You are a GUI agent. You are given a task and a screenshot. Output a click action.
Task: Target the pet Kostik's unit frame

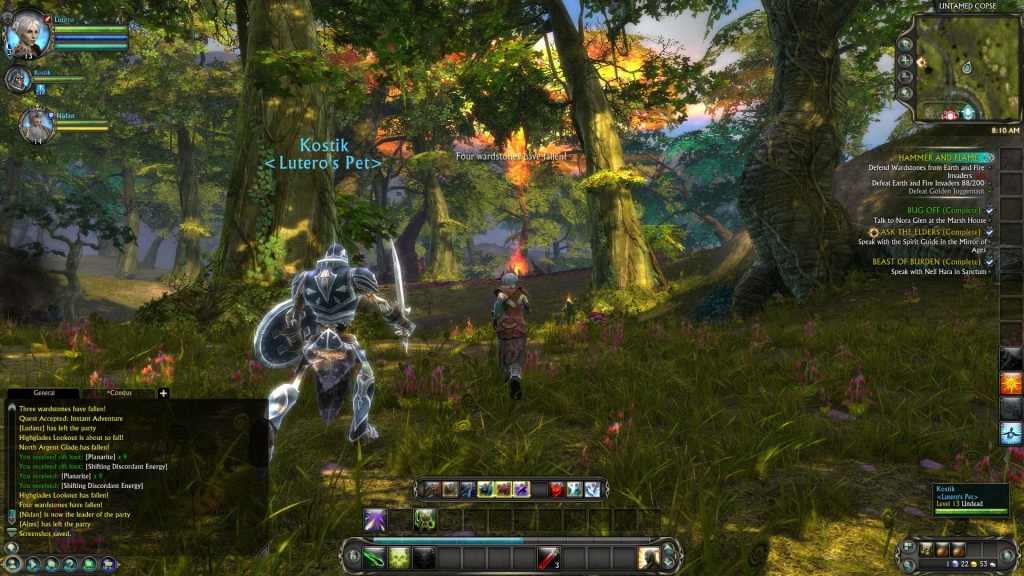[x=18, y=78]
